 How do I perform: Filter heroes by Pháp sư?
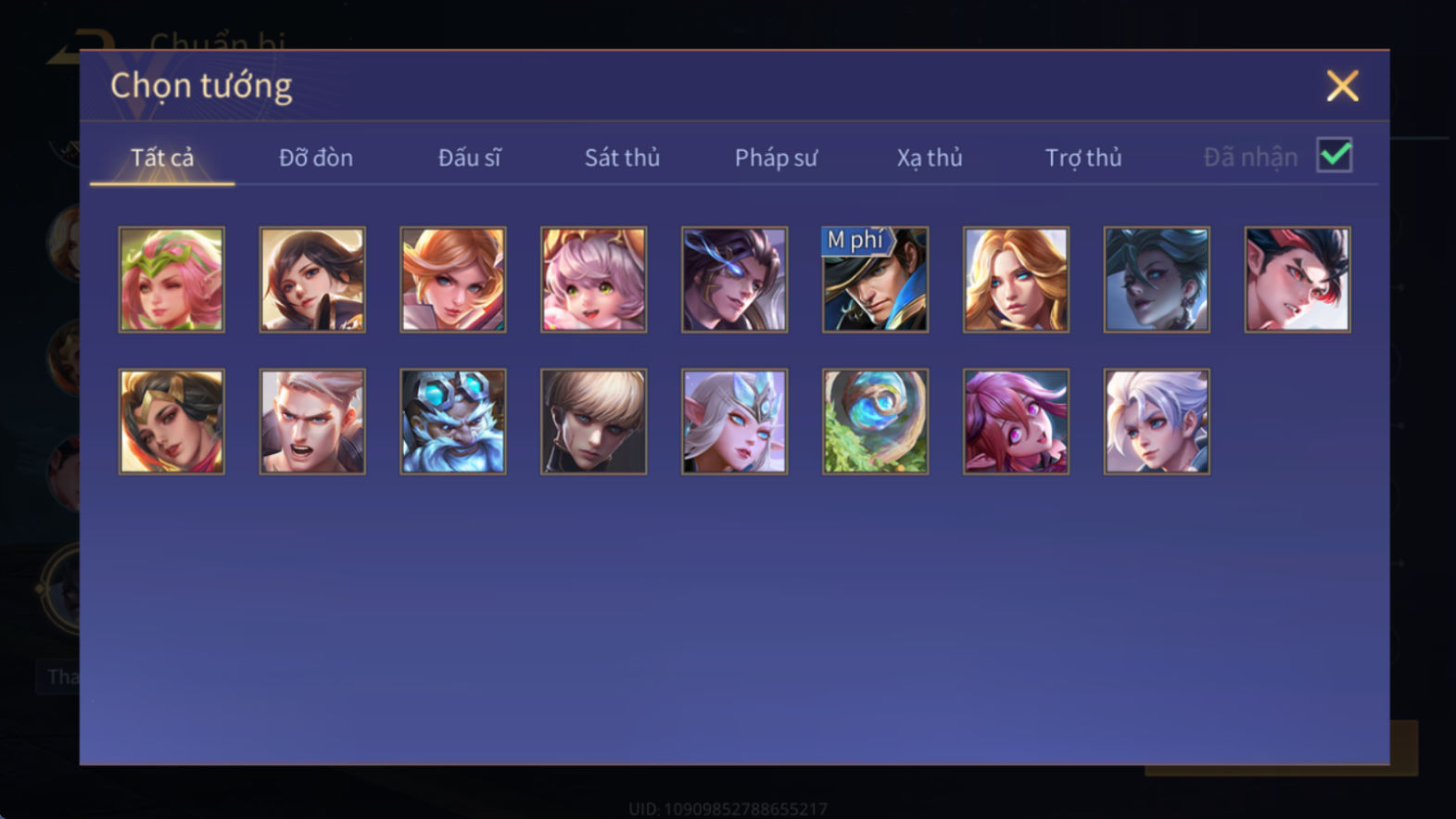[776, 157]
